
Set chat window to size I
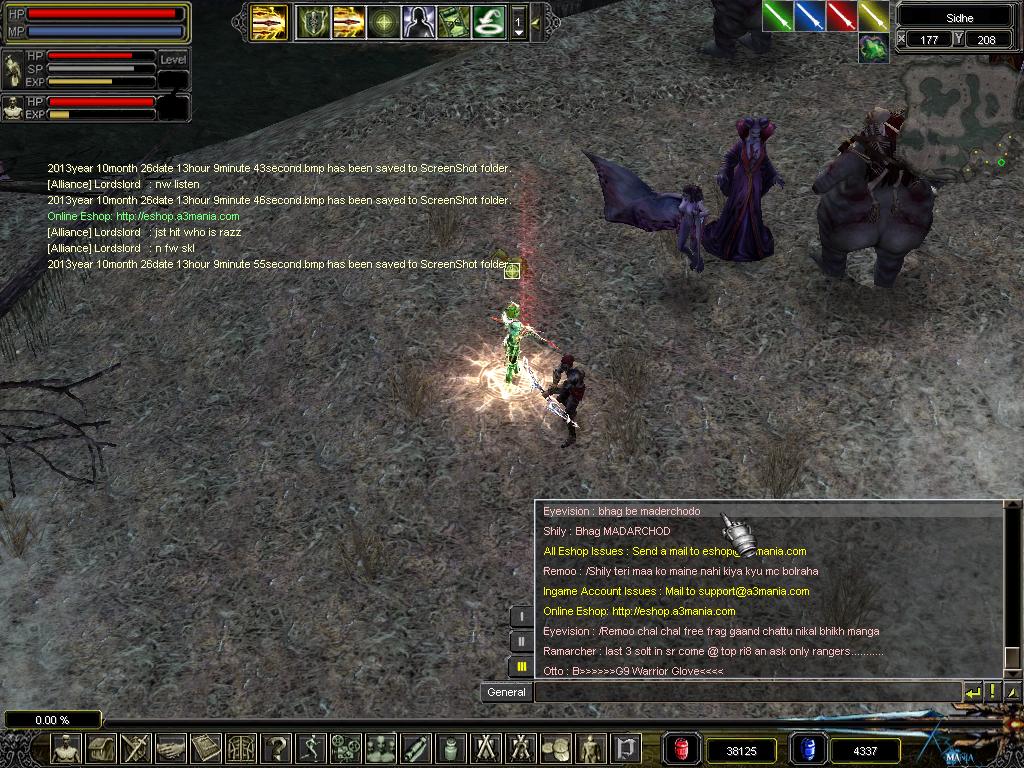pyautogui.click(x=521, y=616)
